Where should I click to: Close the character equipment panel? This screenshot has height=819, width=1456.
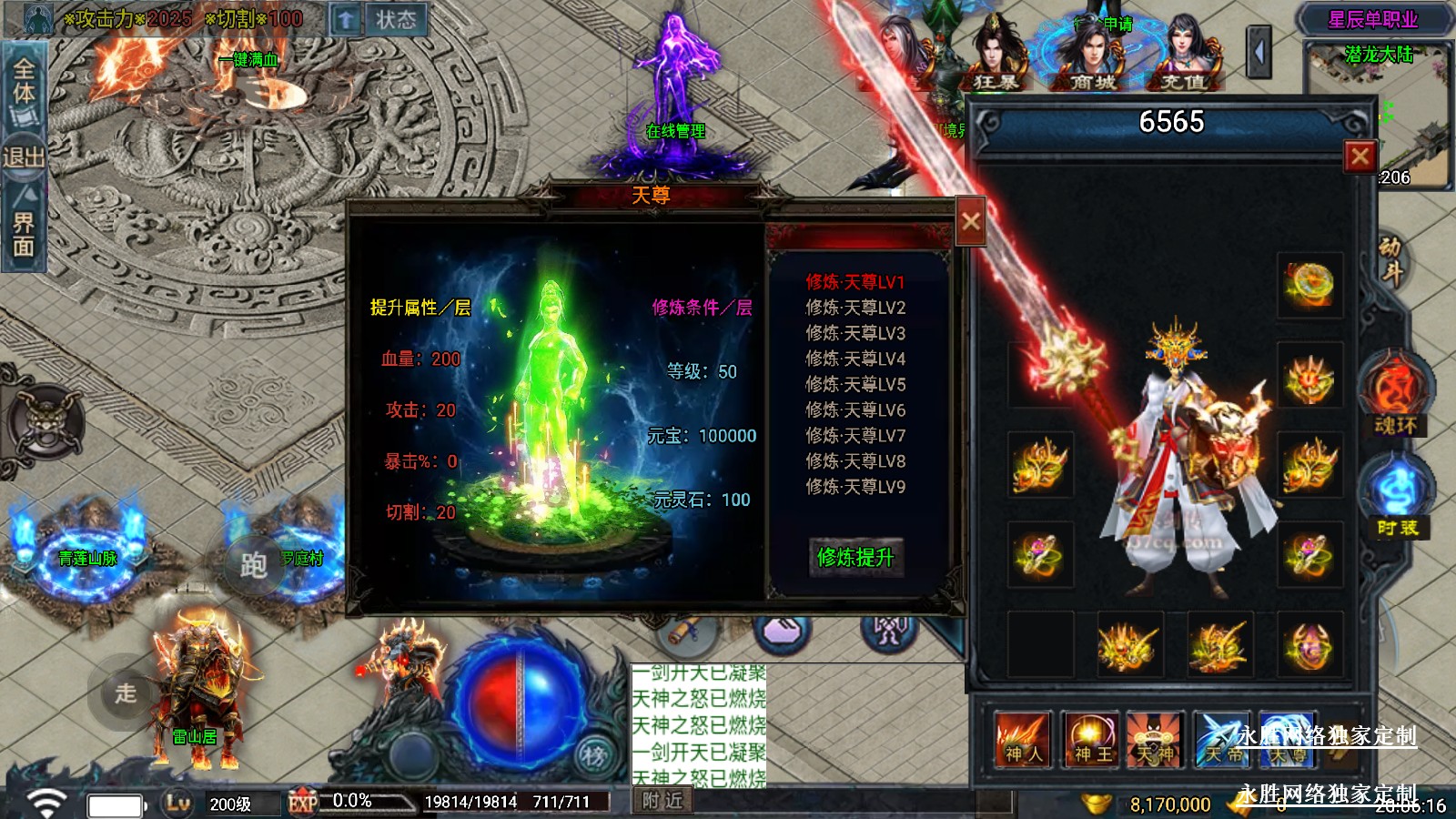pos(1360,157)
